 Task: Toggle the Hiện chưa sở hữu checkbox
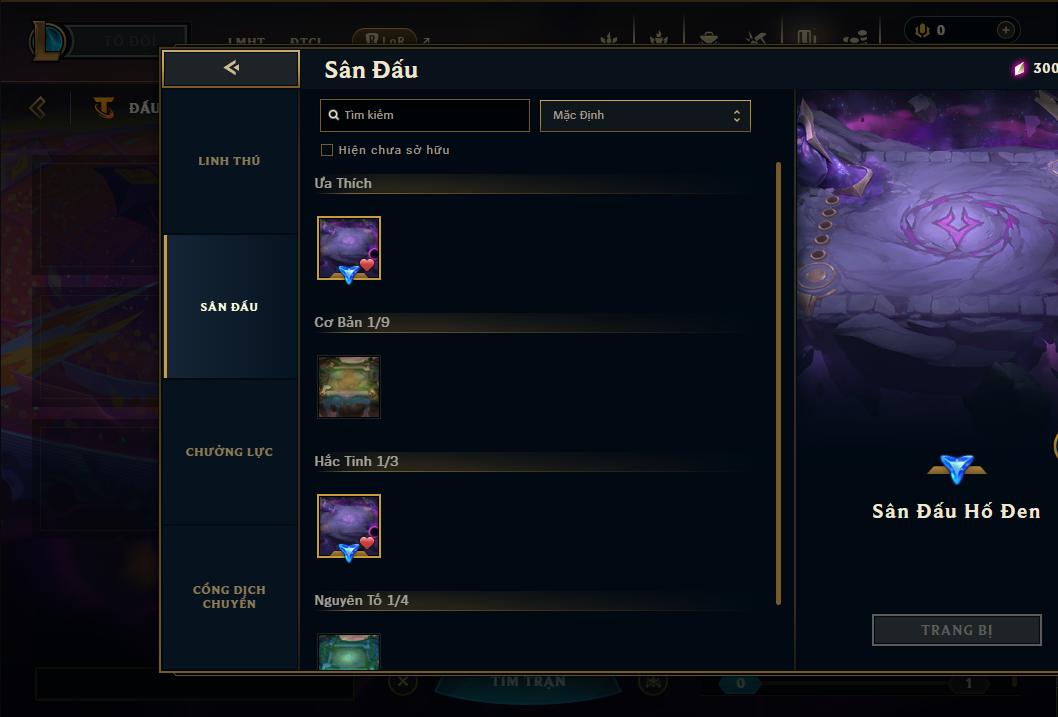[x=327, y=150]
